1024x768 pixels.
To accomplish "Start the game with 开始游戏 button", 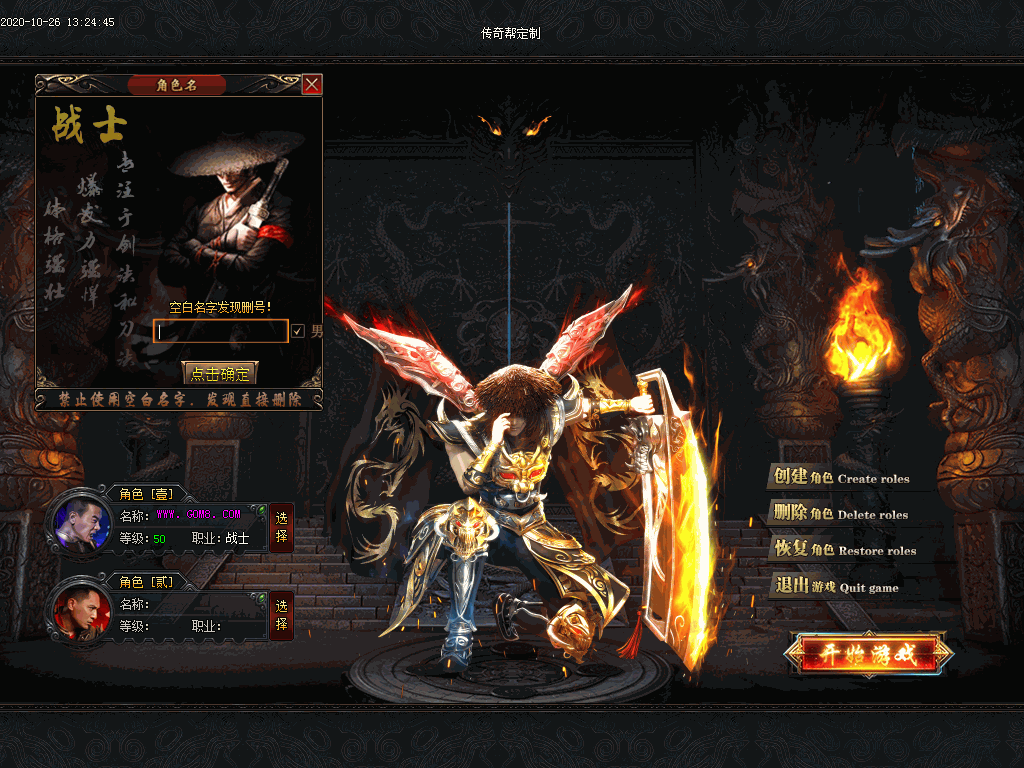I will [868, 655].
